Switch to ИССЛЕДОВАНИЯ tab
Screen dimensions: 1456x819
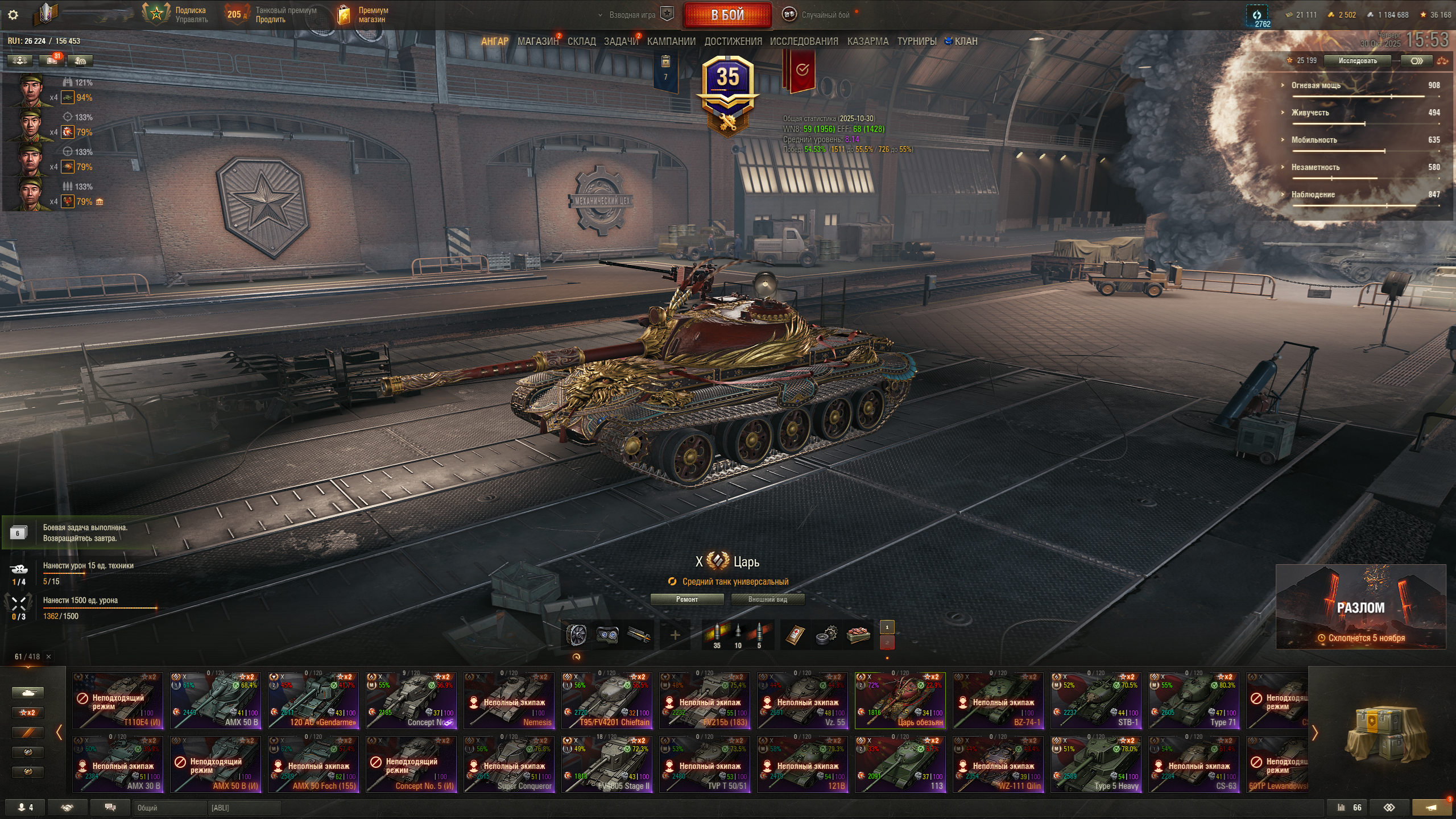click(804, 42)
